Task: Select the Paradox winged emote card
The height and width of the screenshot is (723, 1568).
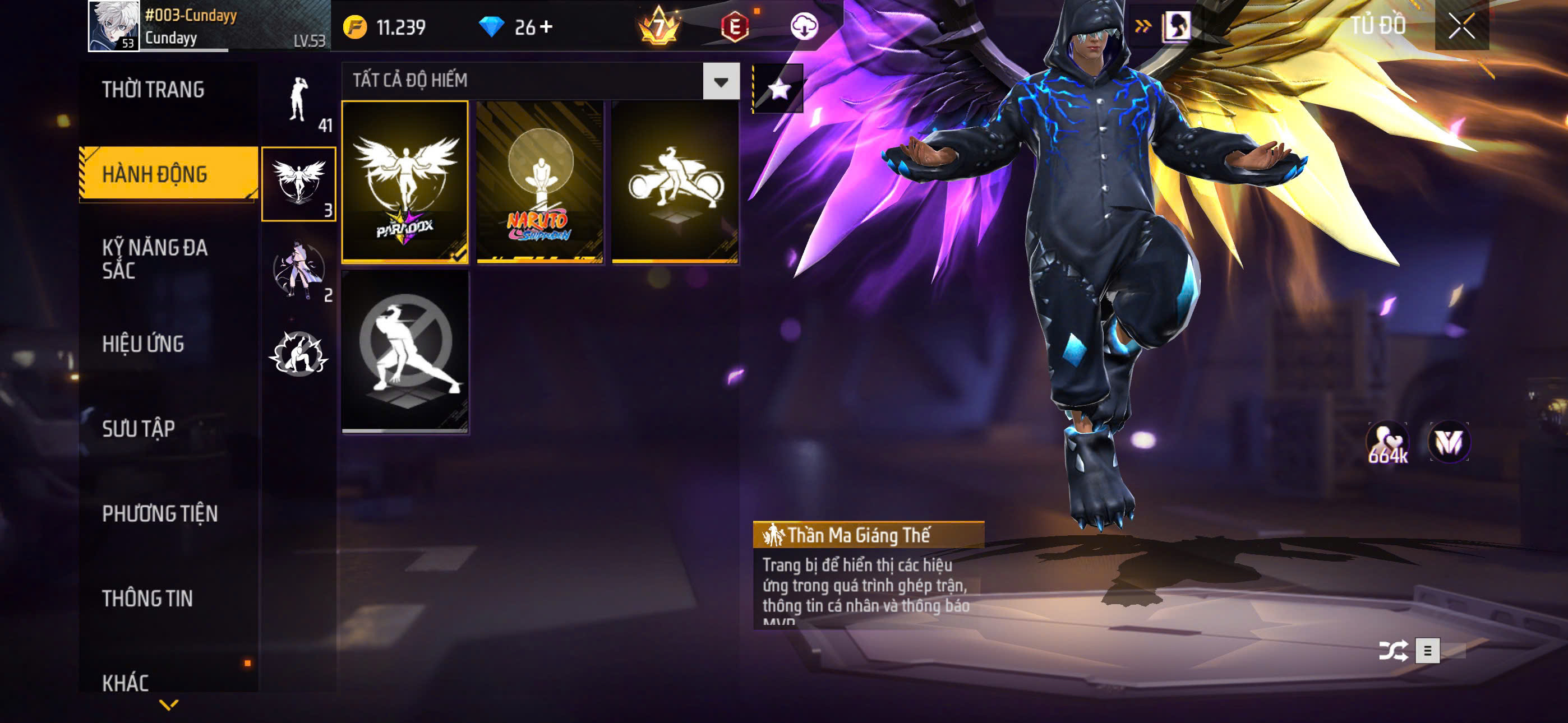Action: click(x=405, y=182)
